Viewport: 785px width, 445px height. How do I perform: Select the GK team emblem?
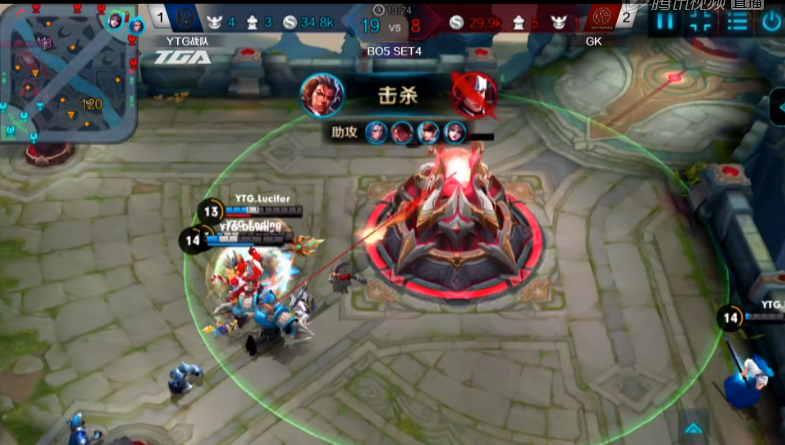(600, 18)
